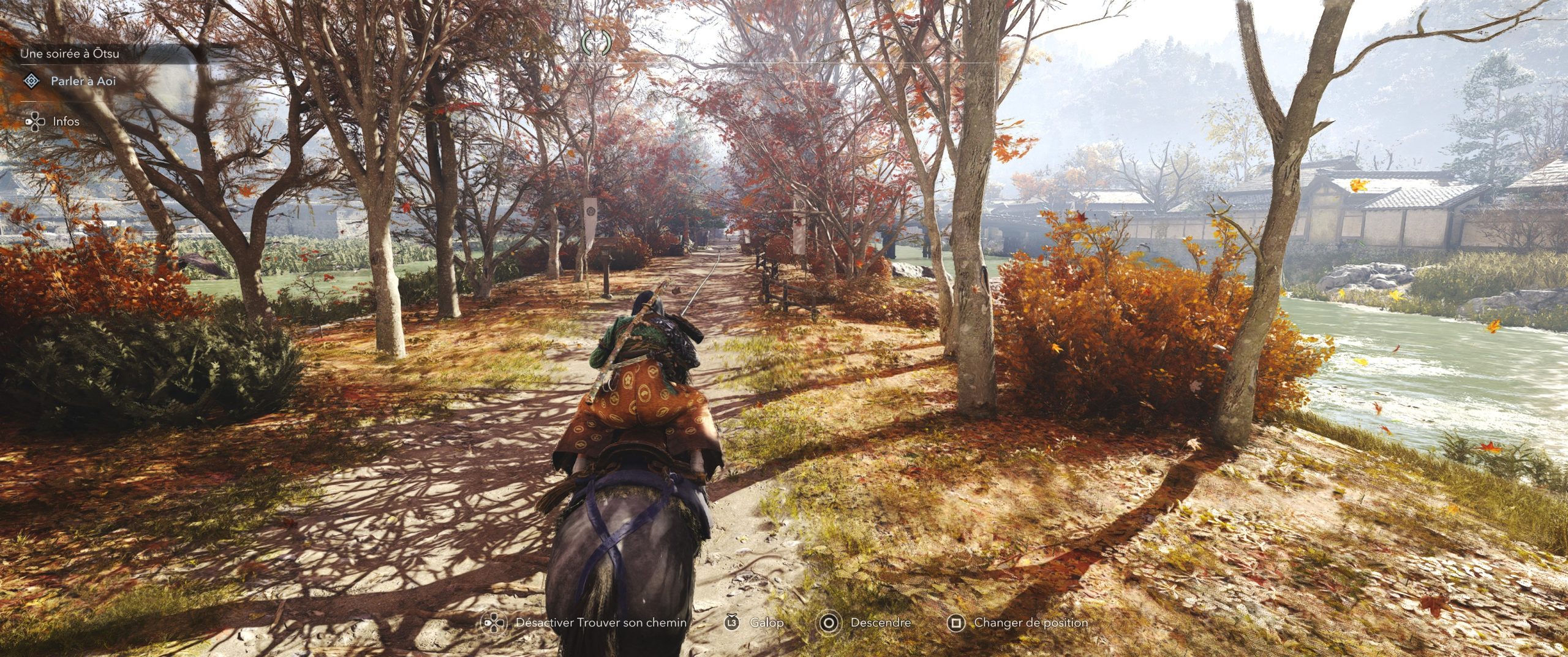Image resolution: width=1568 pixels, height=657 pixels.
Task: Open the Une soirée à Ōtsu quest tracker
Action: click(70, 54)
